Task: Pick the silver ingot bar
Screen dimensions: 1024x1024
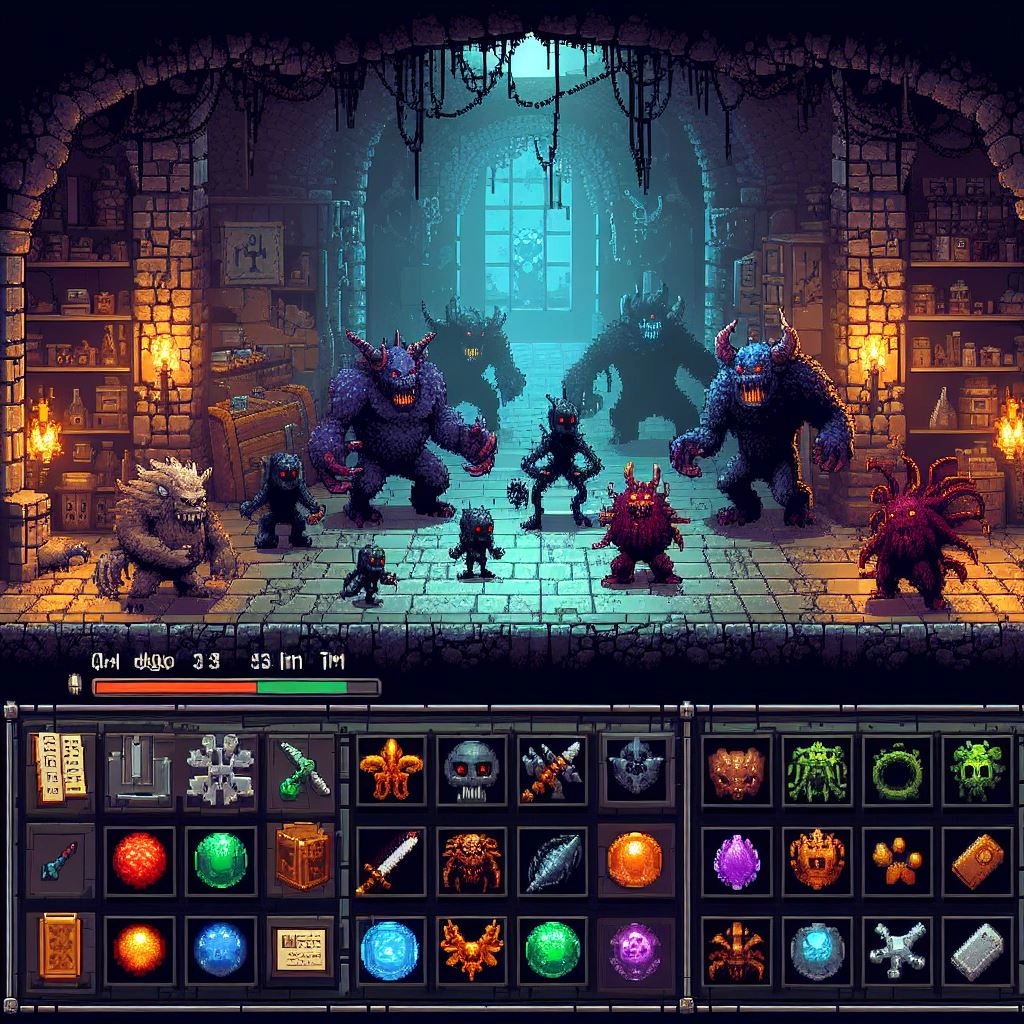Action: click(x=977, y=952)
